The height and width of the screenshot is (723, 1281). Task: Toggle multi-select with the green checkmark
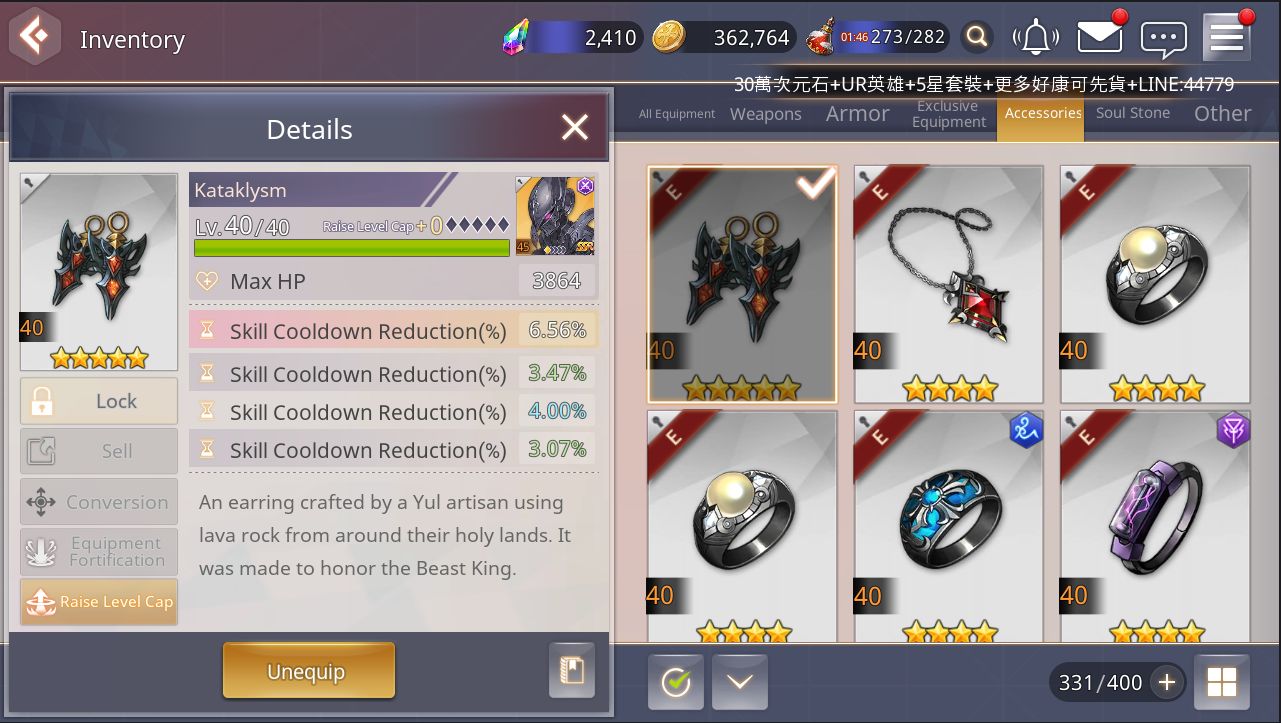pos(675,682)
